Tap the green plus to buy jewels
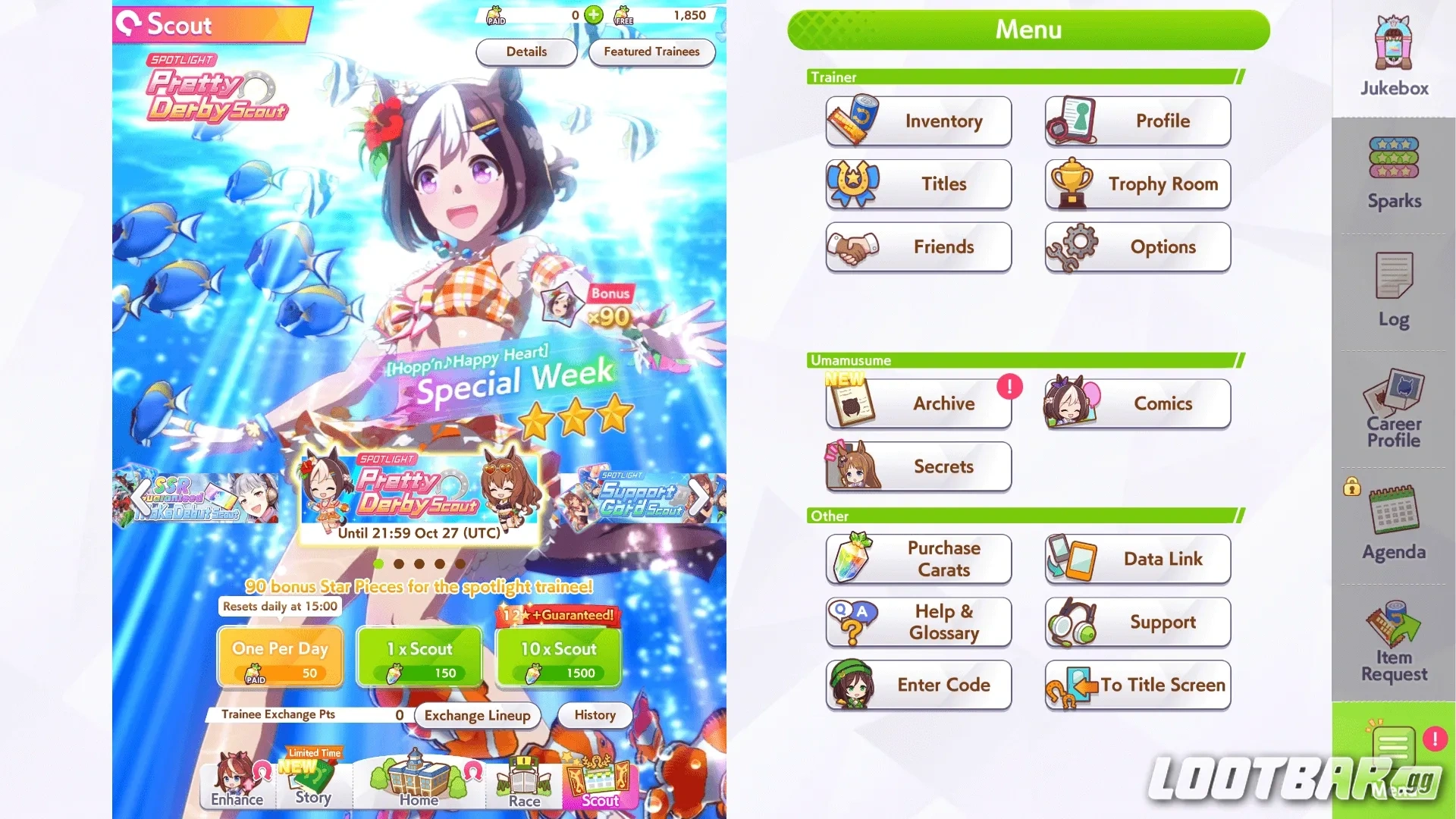This screenshot has height=819, width=1456. (592, 14)
